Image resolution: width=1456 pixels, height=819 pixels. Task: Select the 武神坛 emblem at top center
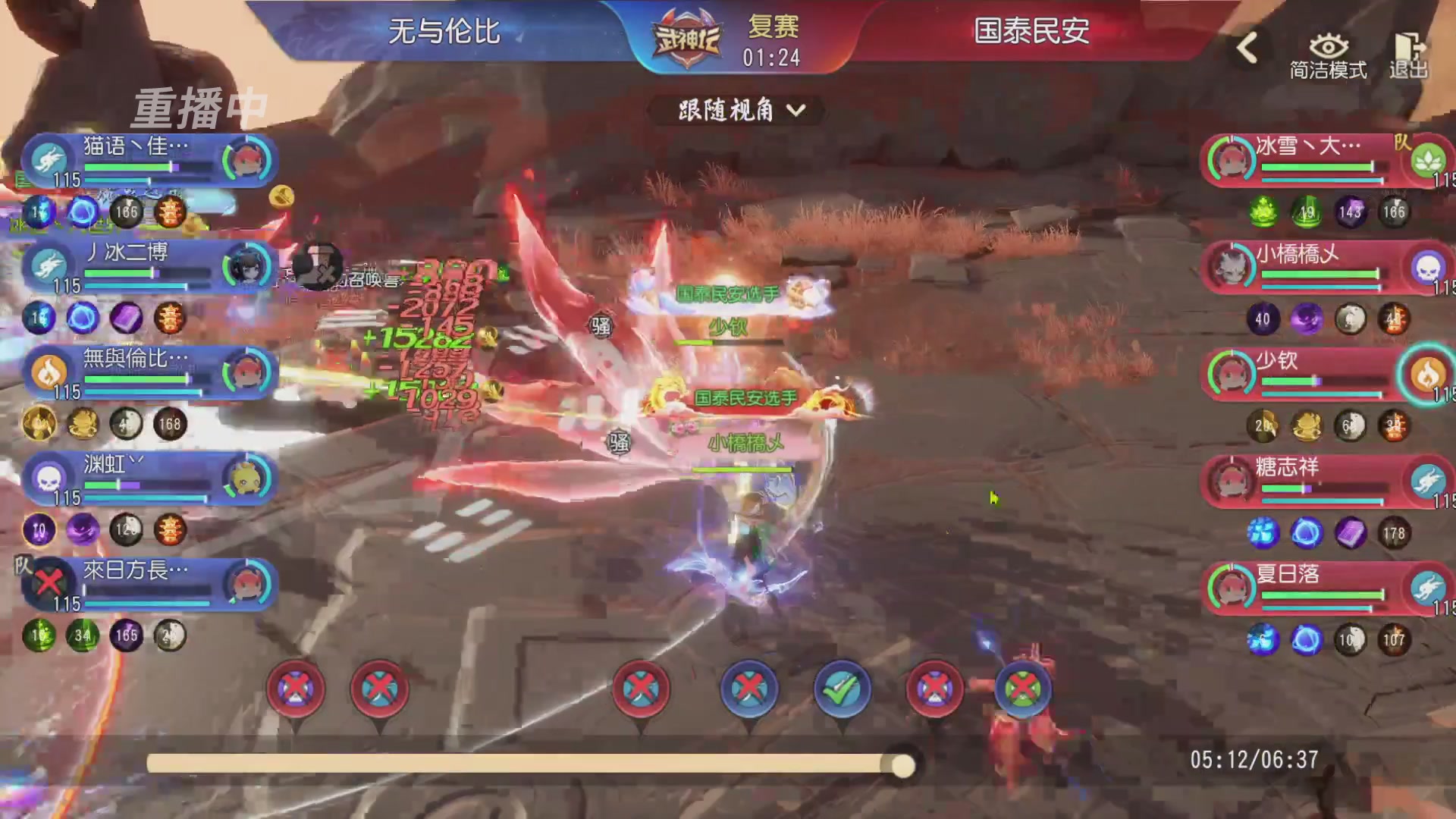[x=686, y=36]
